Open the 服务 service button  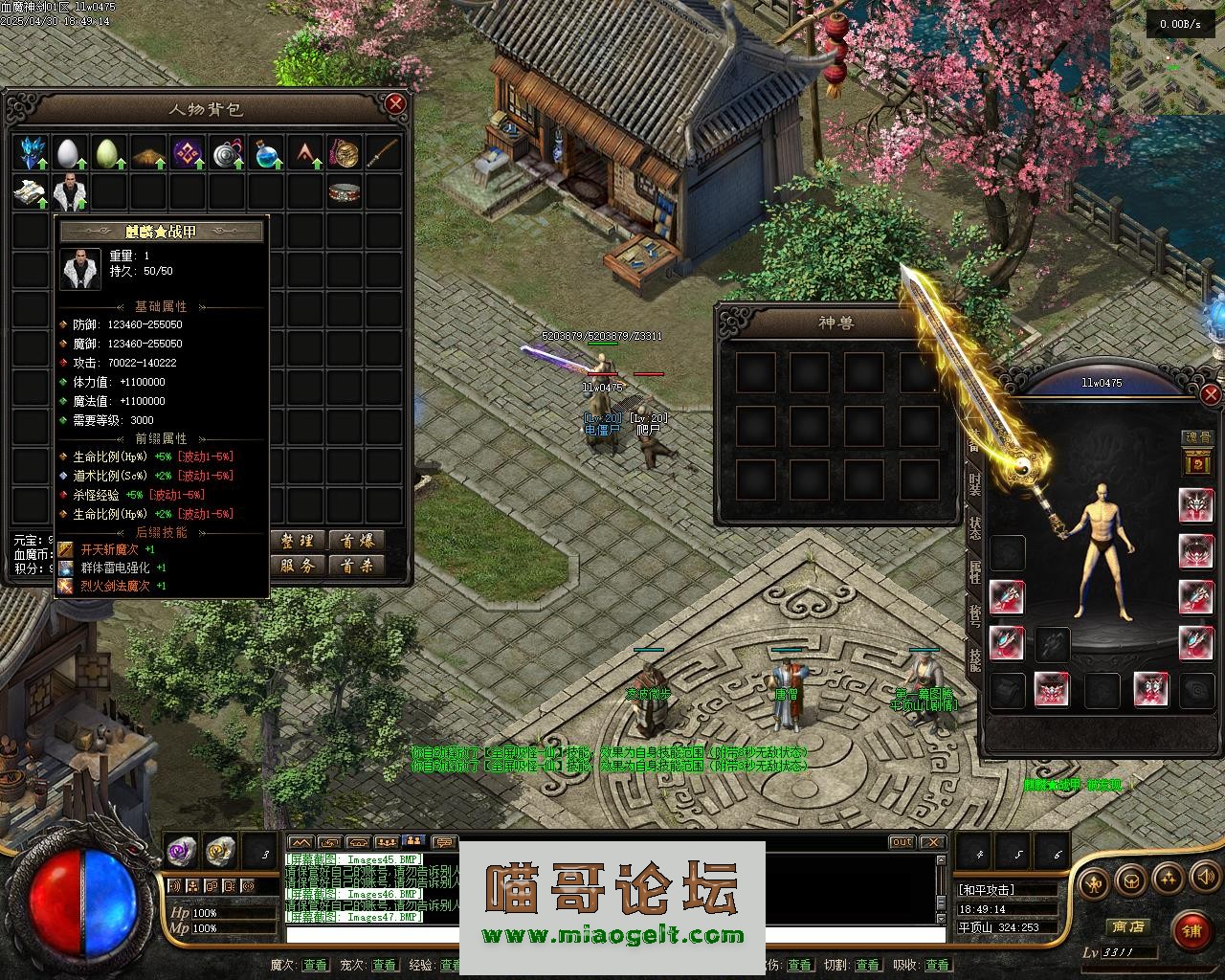coord(298,566)
